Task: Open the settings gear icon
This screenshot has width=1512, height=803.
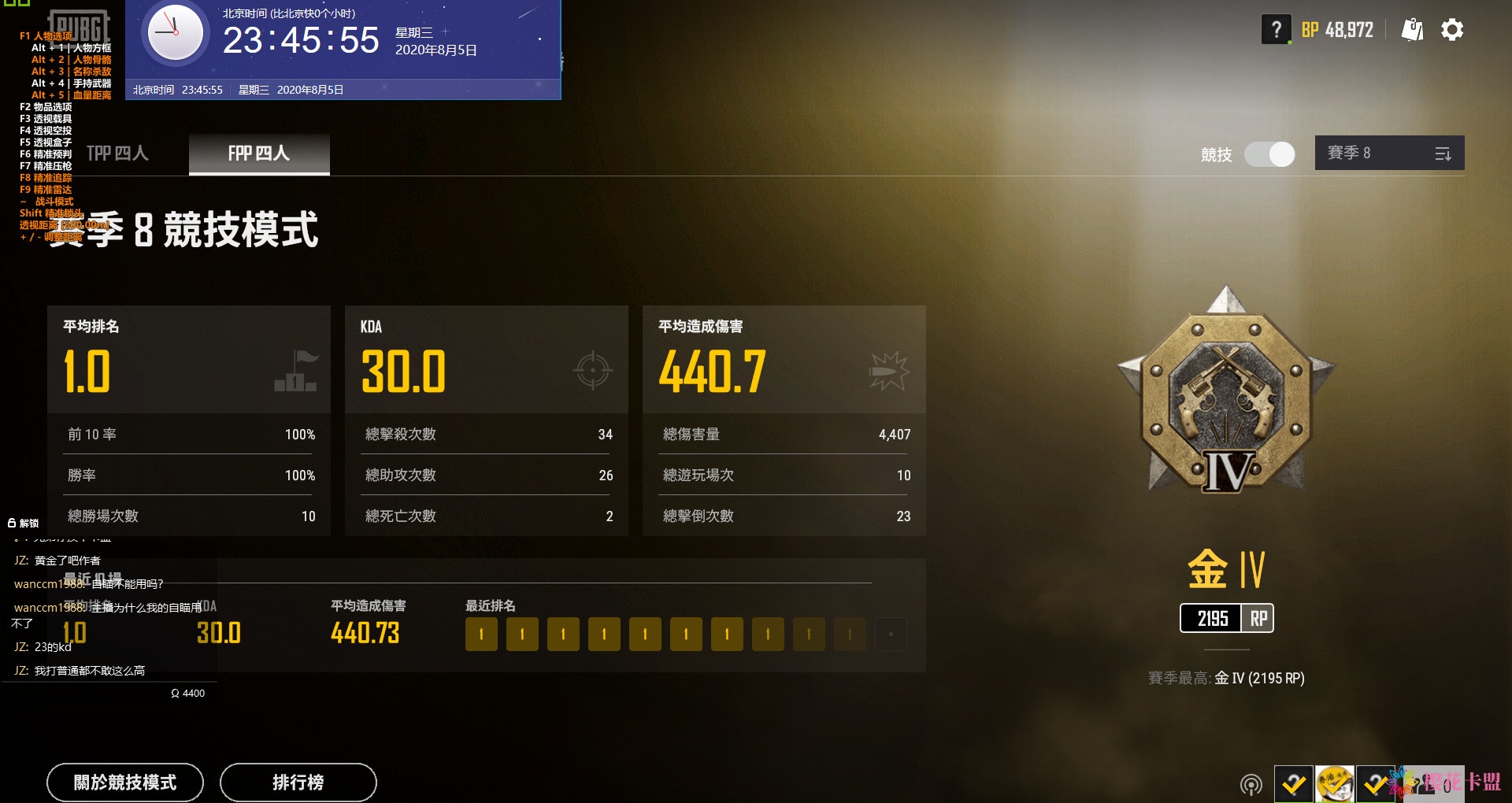Action: tap(1452, 30)
